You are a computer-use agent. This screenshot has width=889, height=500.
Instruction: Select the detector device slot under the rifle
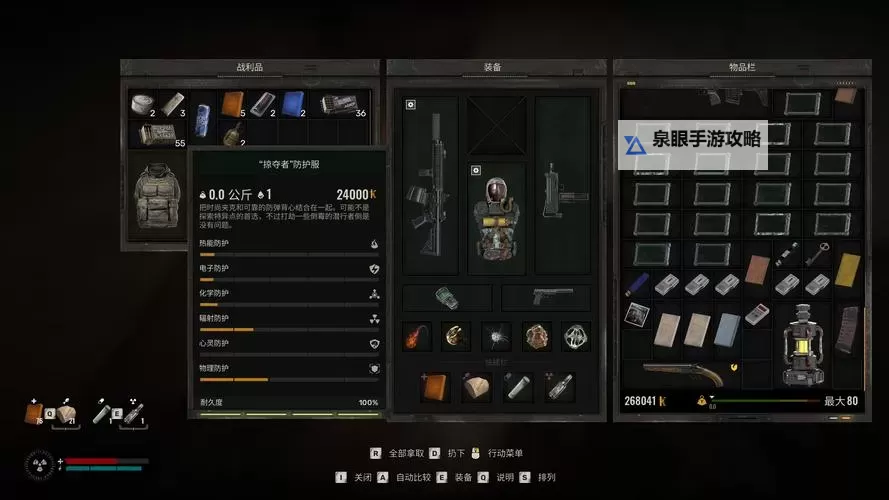coord(447,298)
